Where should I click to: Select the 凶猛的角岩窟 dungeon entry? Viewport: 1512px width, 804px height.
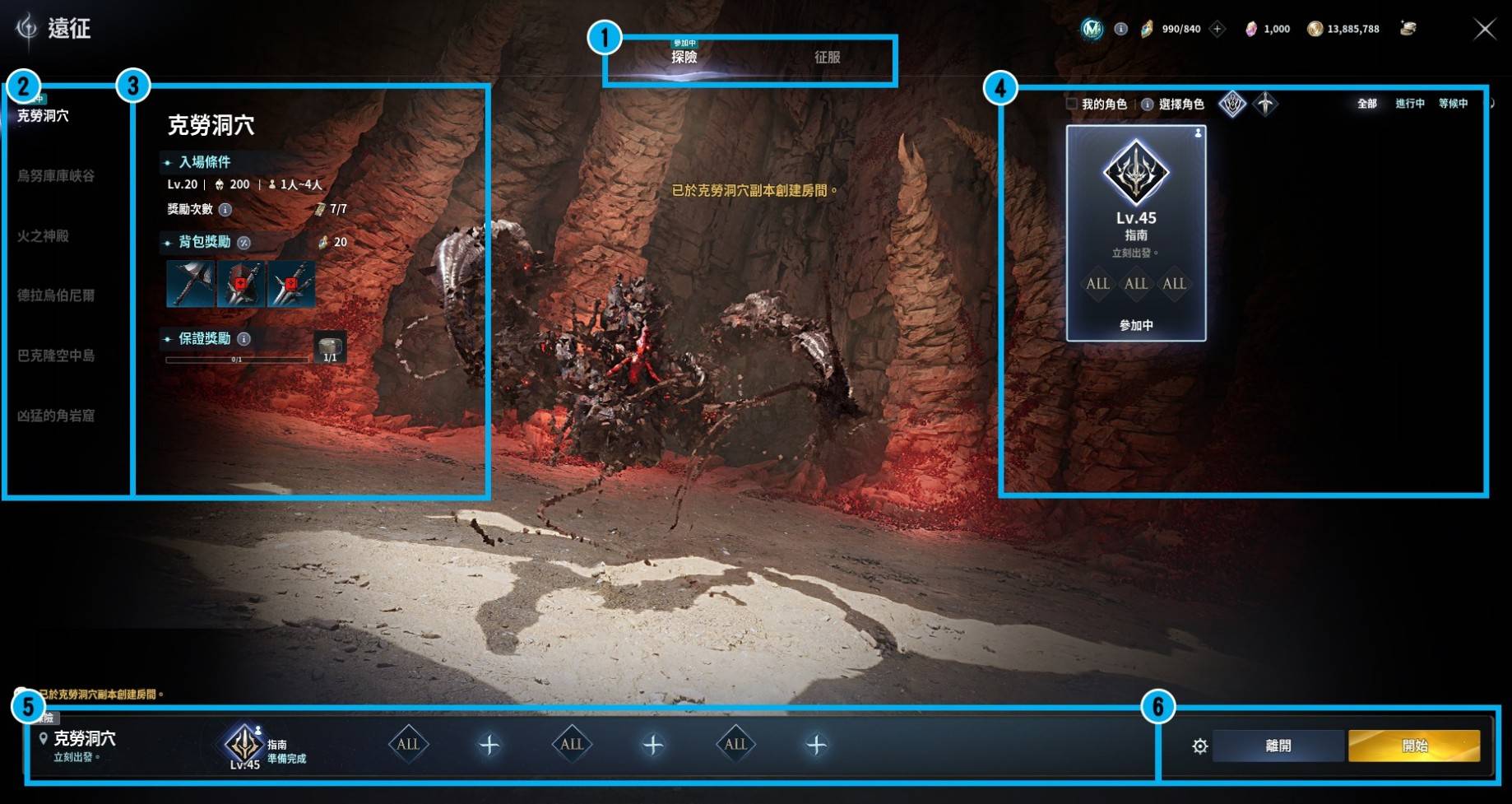pos(56,416)
